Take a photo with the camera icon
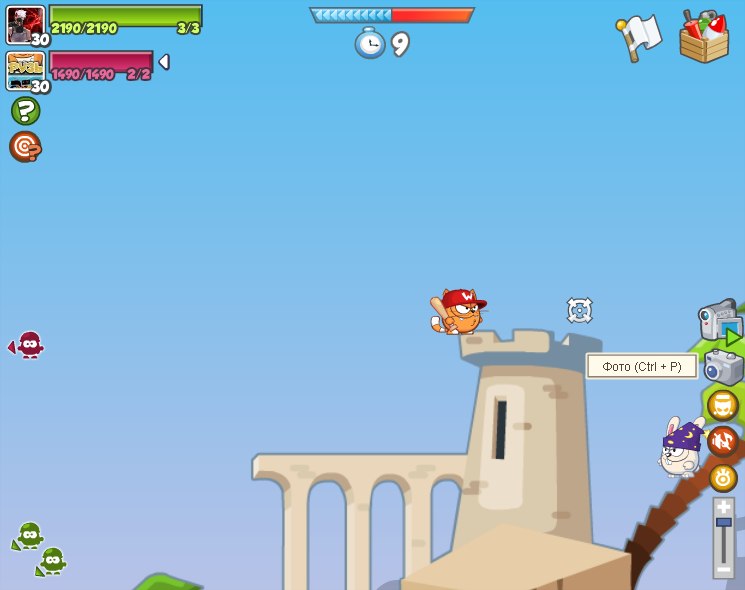 click(723, 367)
